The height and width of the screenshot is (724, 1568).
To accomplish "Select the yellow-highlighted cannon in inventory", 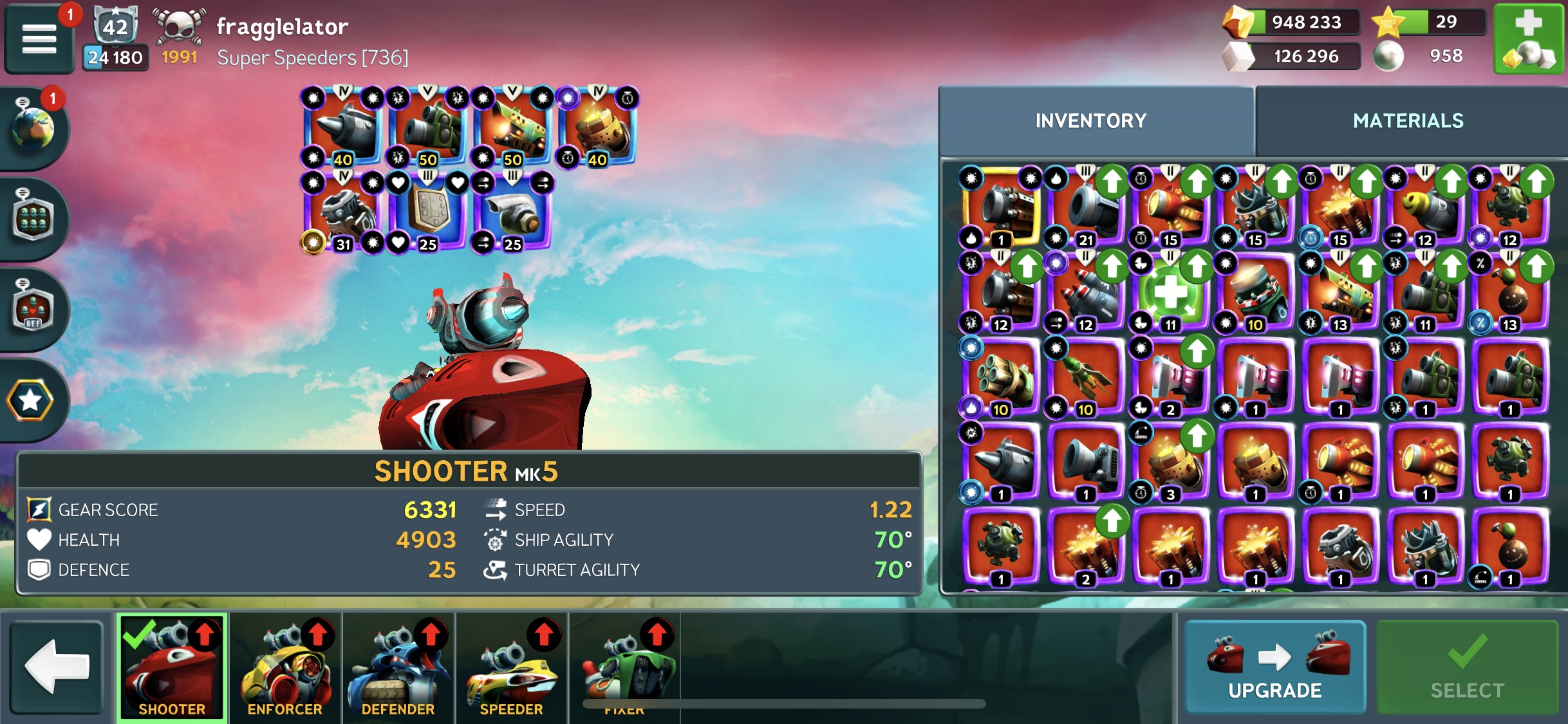I will (1000, 207).
